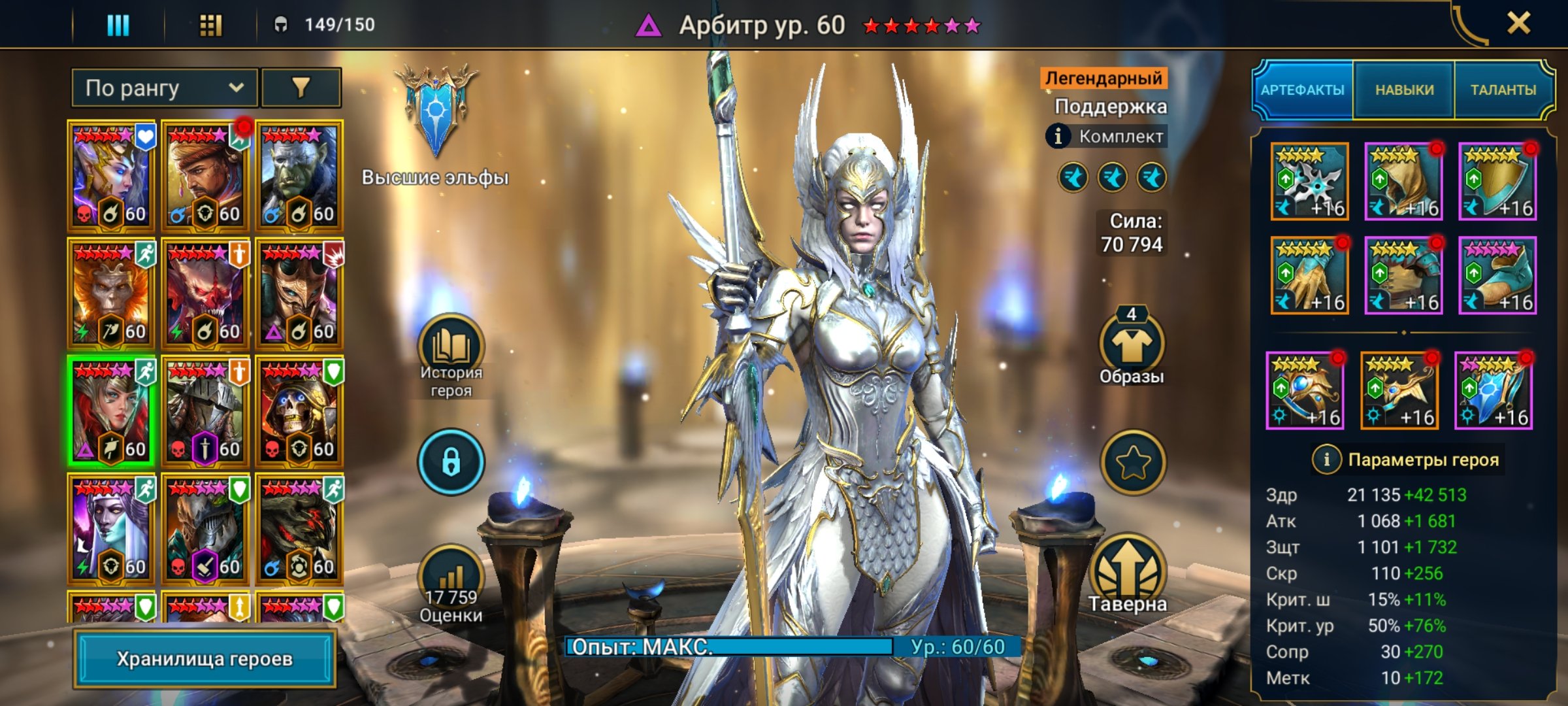The width and height of the screenshot is (1568, 706).
Task: Open the По рангу sorting dropdown
Action: (165, 88)
